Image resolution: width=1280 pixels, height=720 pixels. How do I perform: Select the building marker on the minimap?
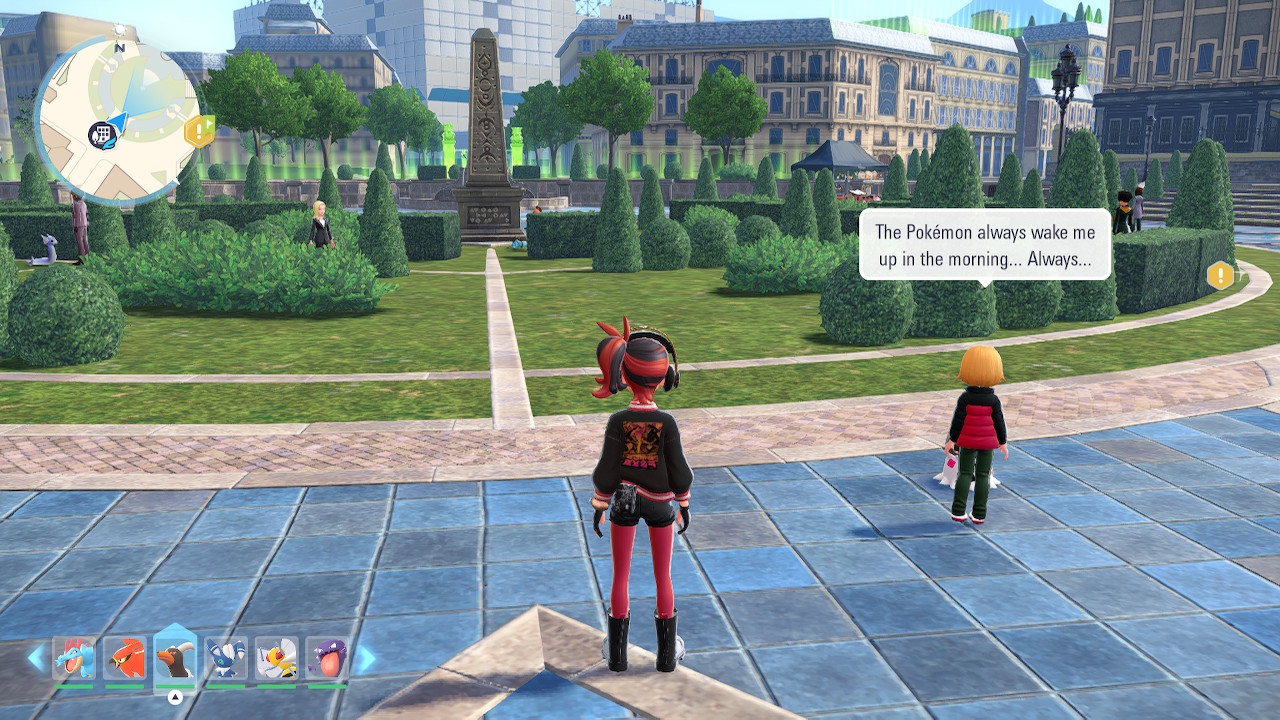pos(101,133)
